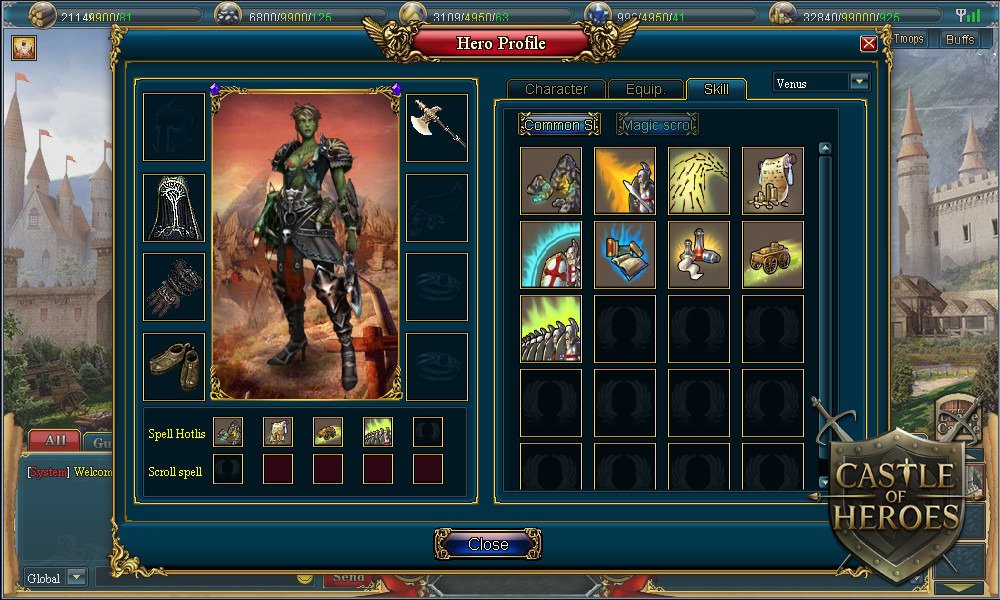The height and width of the screenshot is (600, 1000).
Task: Select the row of soldiers skill
Action: click(551, 329)
